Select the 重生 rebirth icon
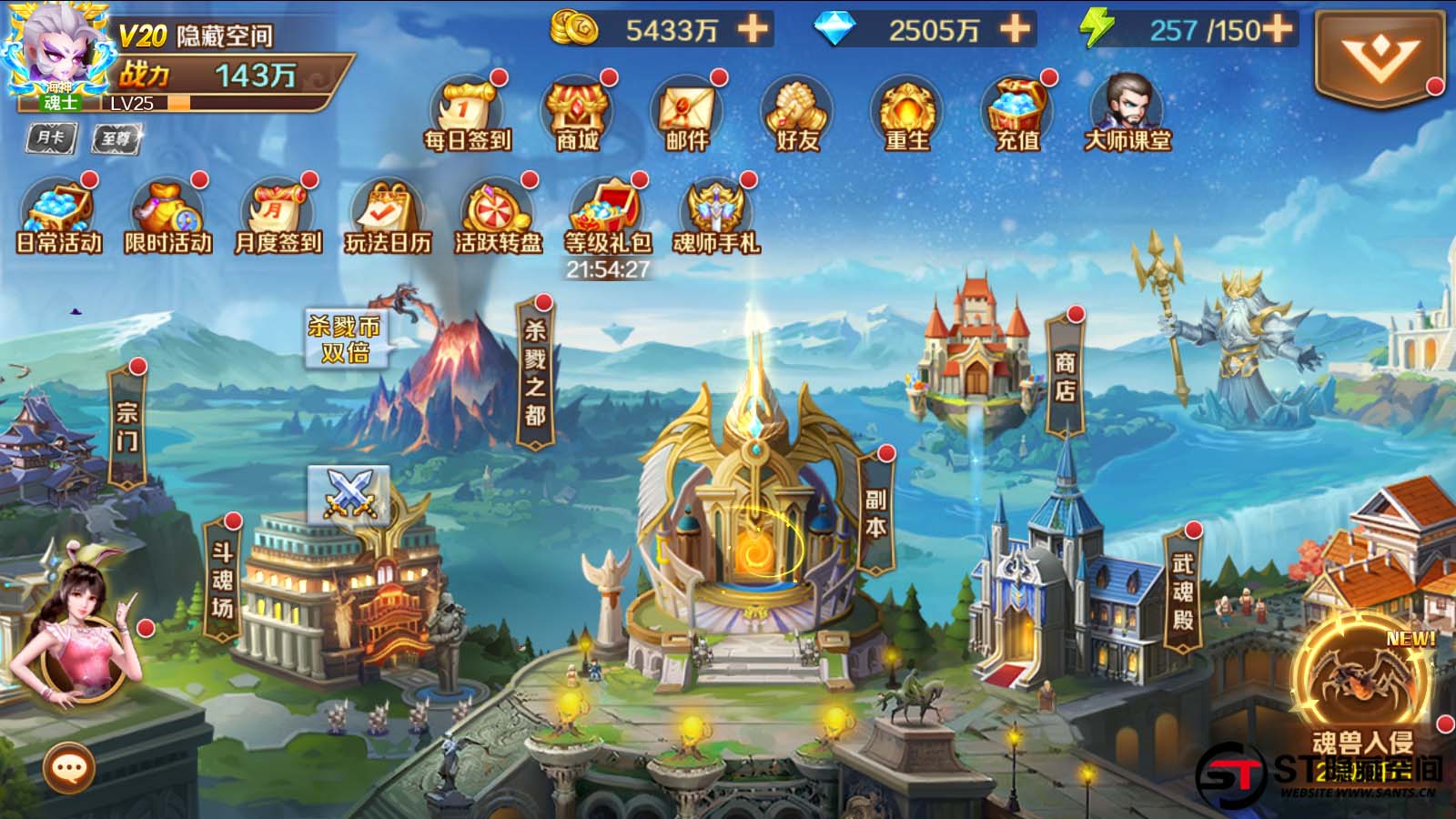Image resolution: width=1456 pixels, height=819 pixels. 906,114
